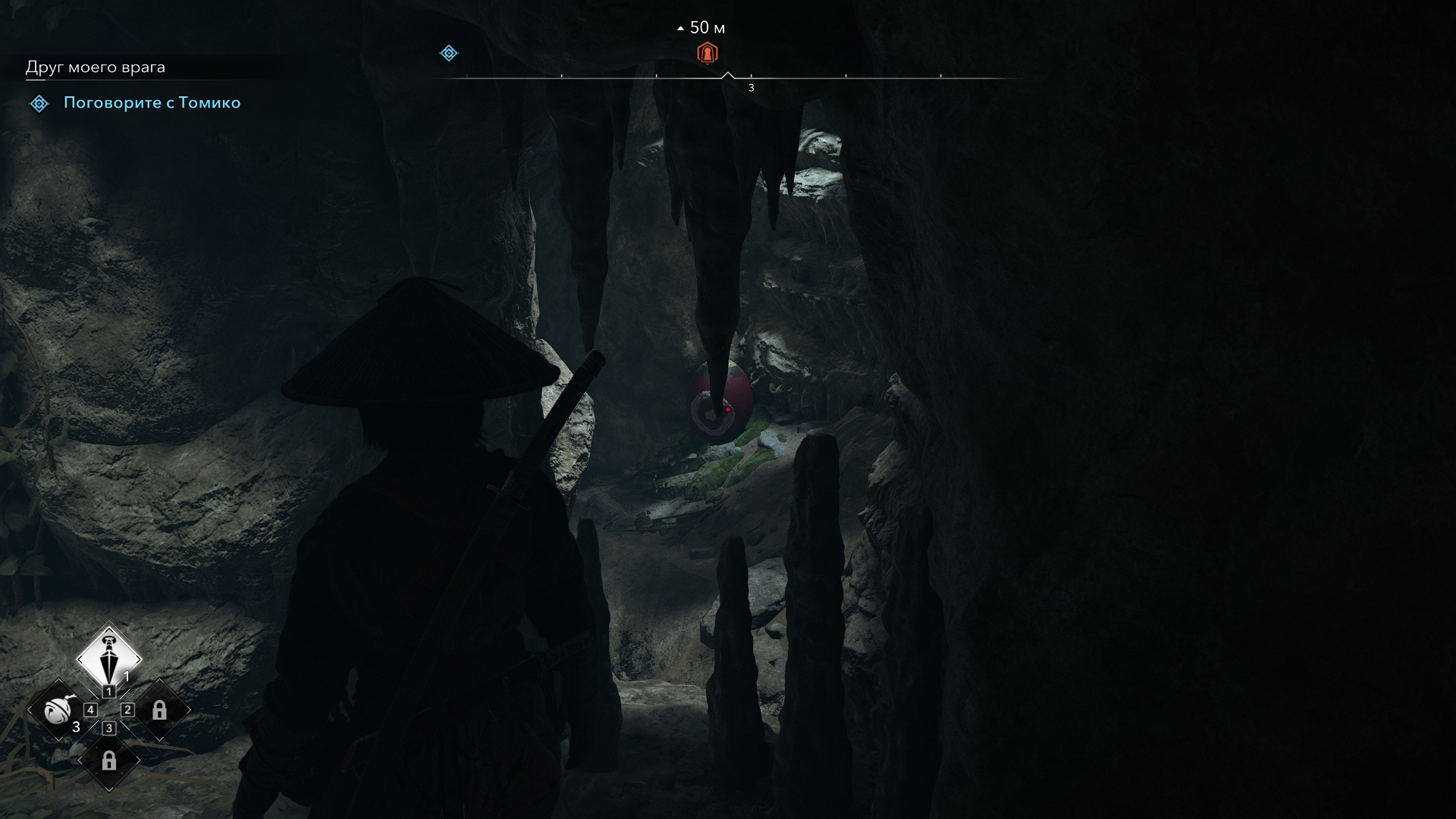1456x819 pixels.
Task: Click the blue diamond icon beside the objective
Action: pyautogui.click(x=39, y=103)
